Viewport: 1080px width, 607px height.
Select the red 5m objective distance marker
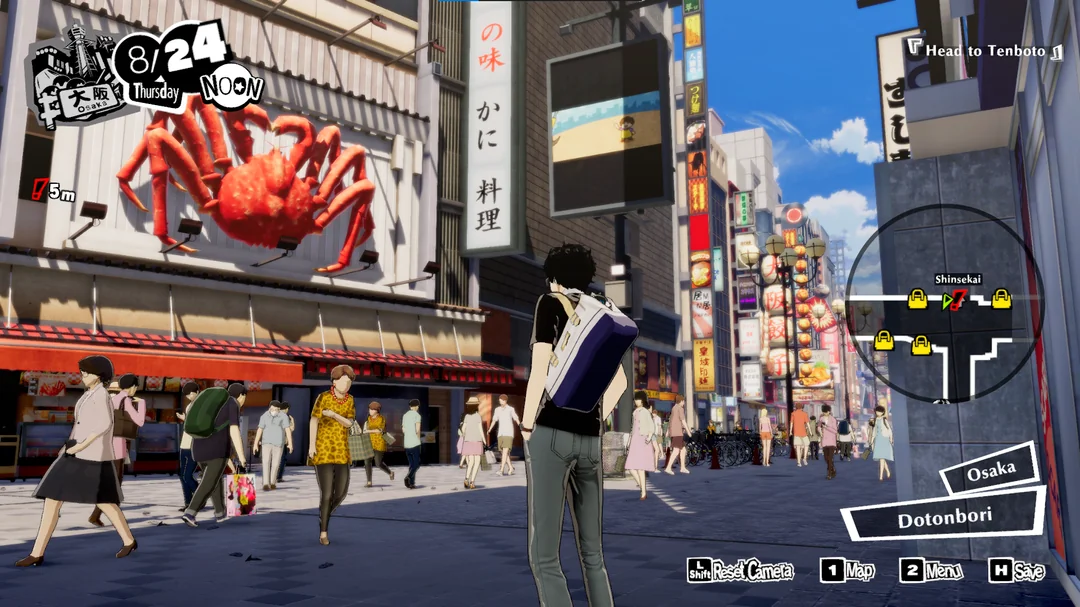54,190
